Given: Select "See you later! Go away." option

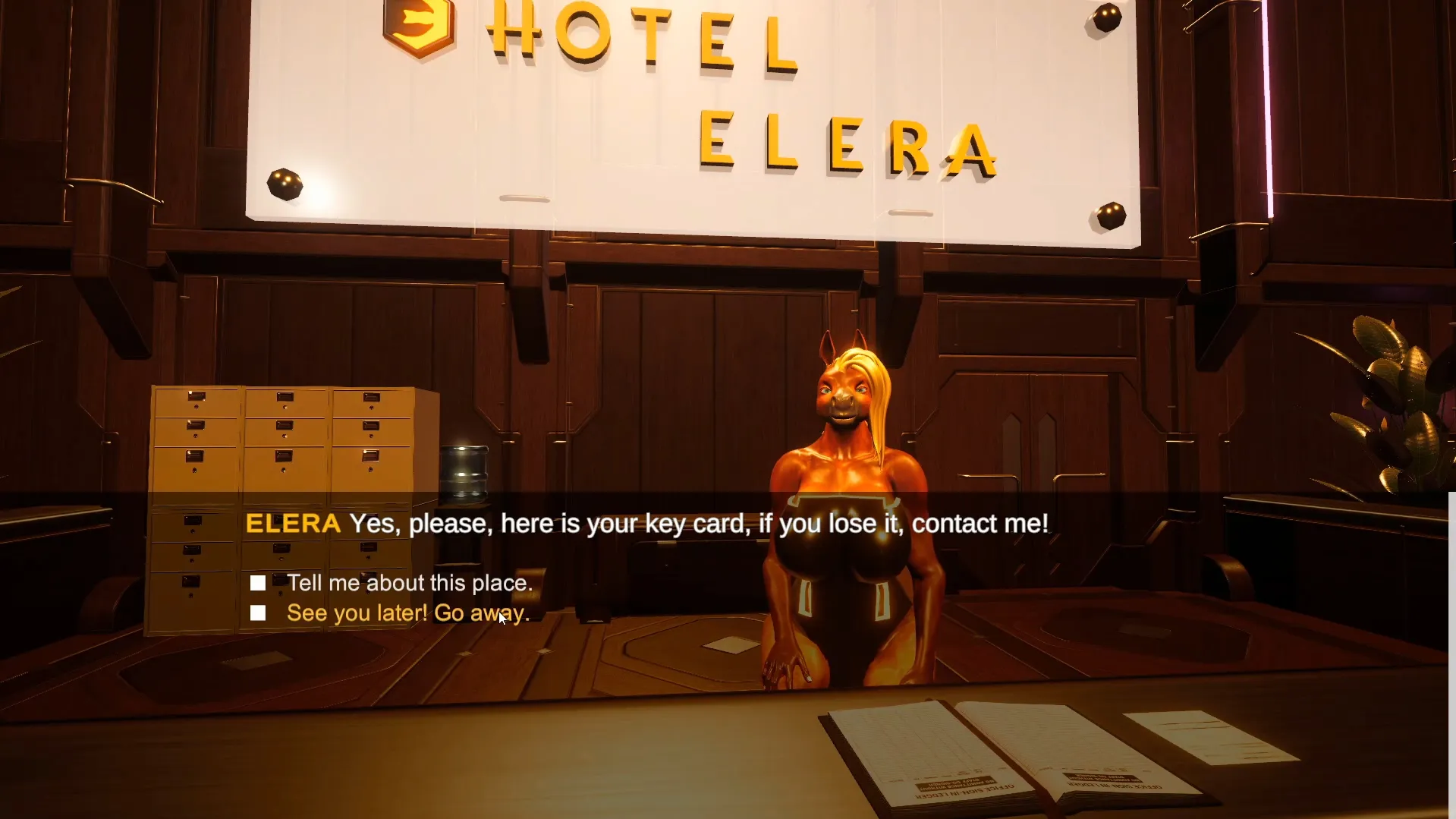Looking at the screenshot, I should tap(407, 613).
